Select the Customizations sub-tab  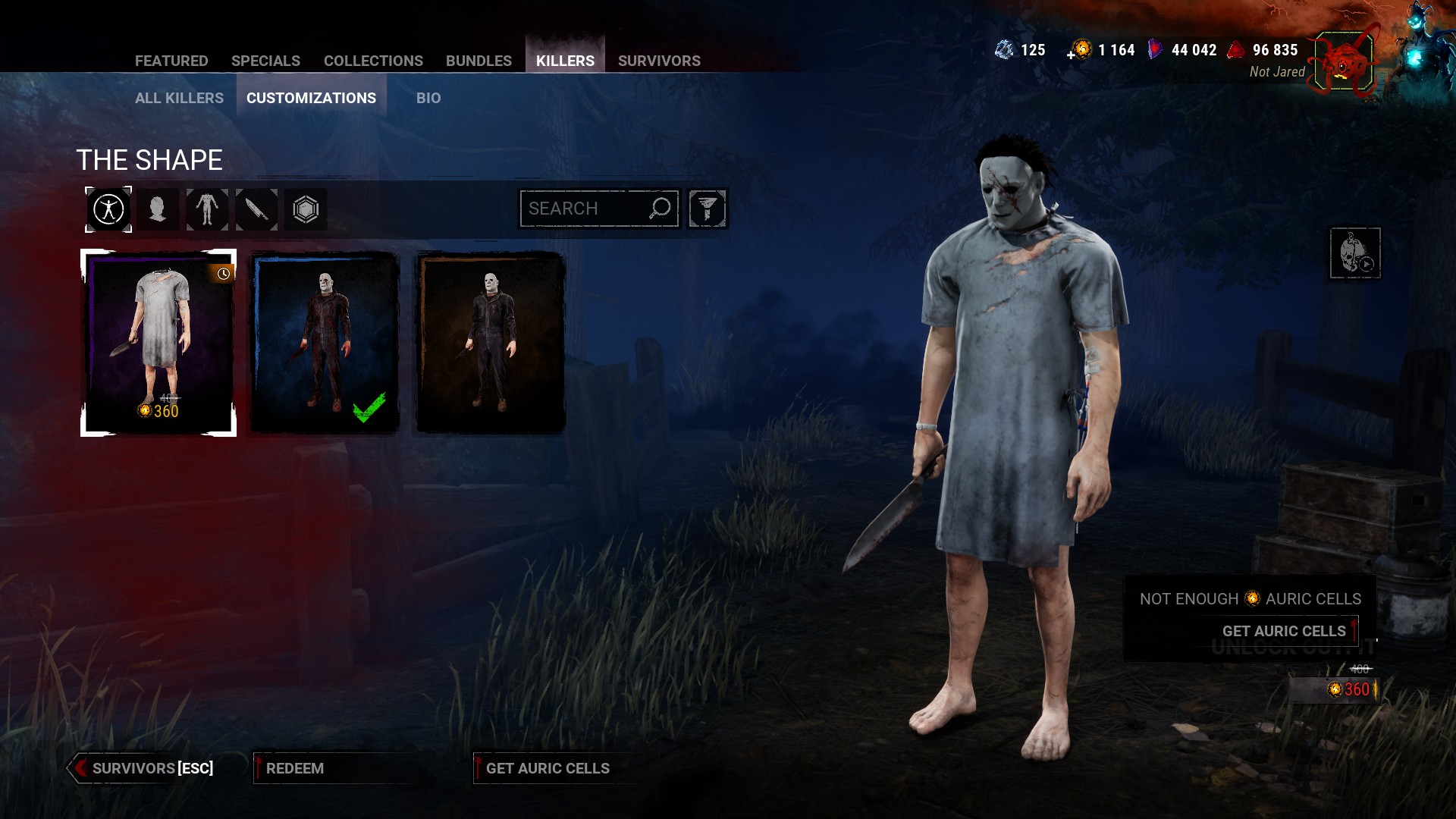click(x=311, y=98)
